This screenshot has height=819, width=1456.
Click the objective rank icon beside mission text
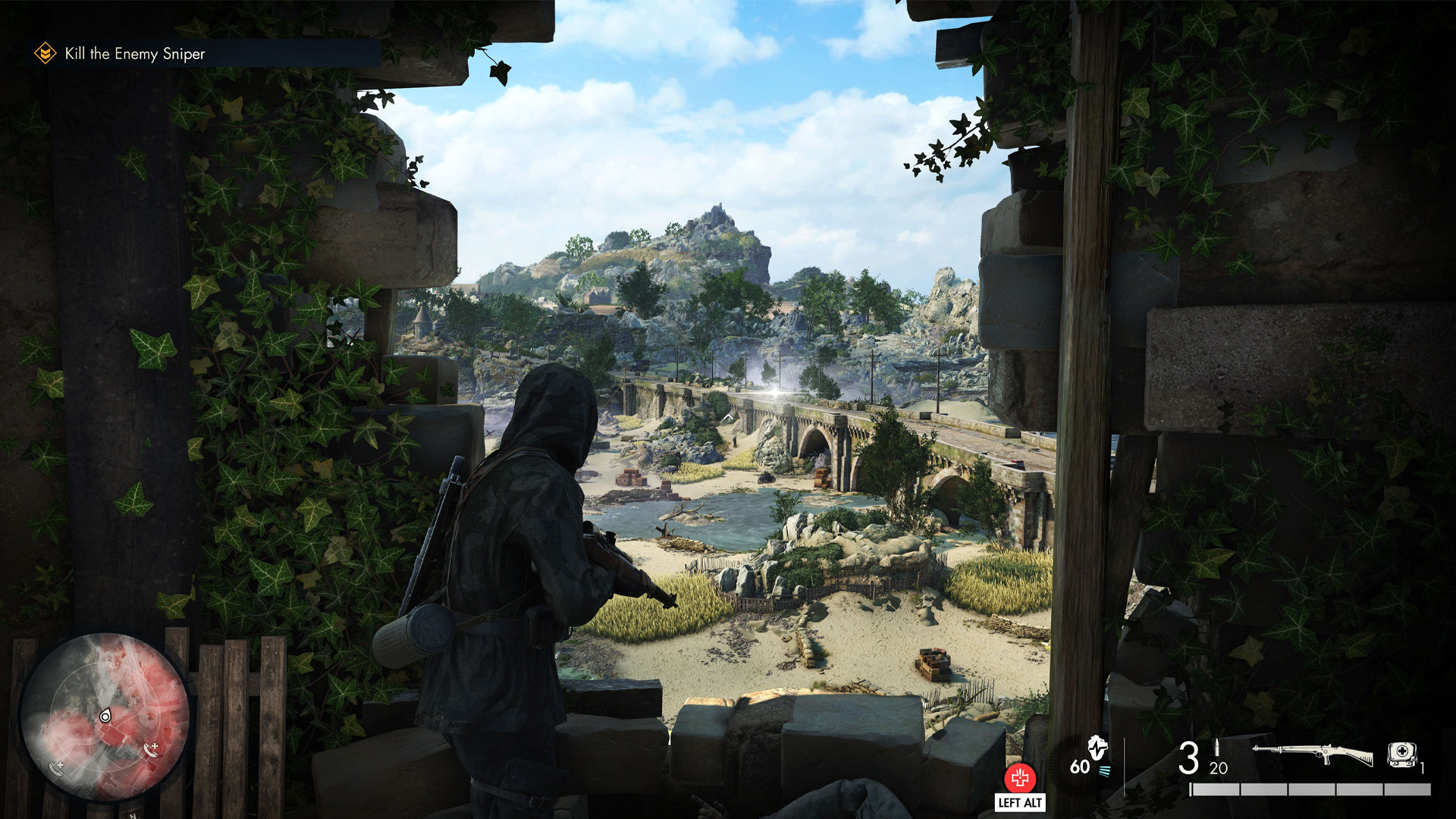46,53
